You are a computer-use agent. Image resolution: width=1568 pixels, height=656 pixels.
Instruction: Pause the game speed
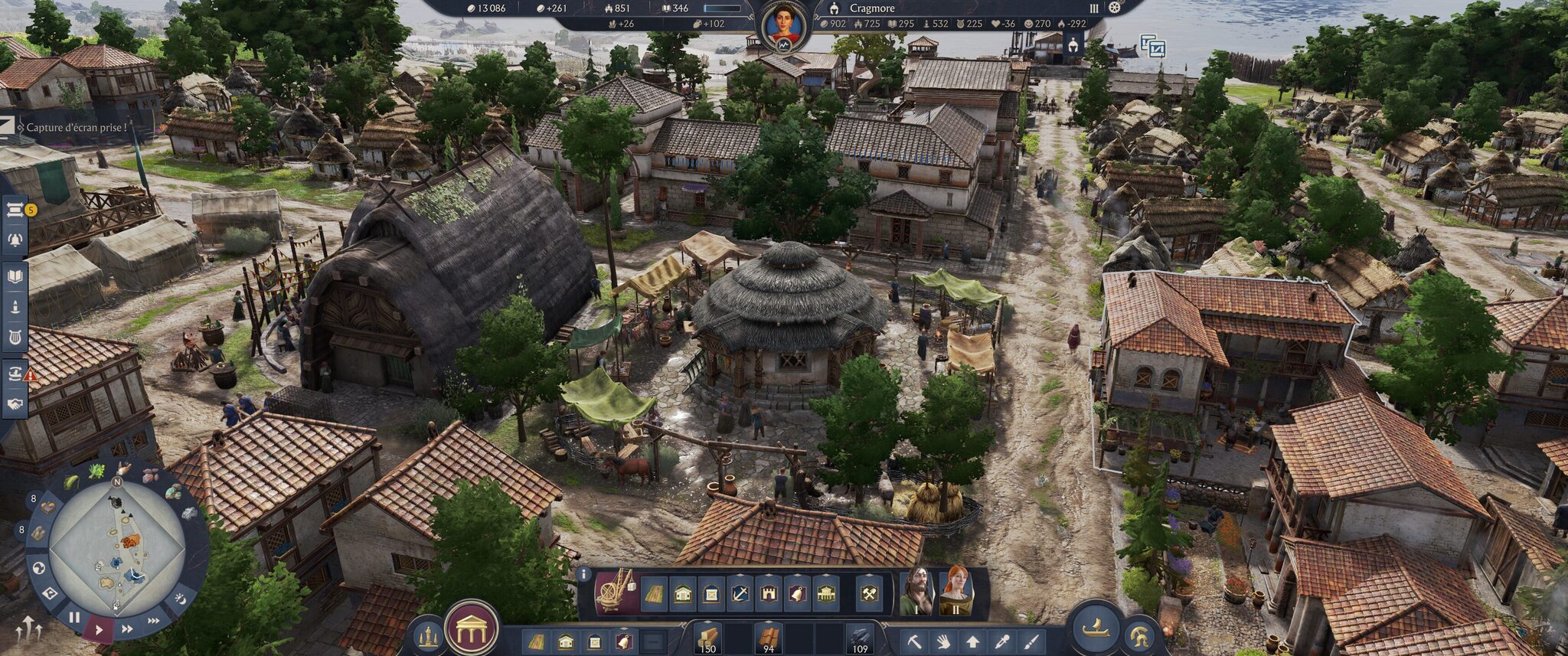(74, 617)
